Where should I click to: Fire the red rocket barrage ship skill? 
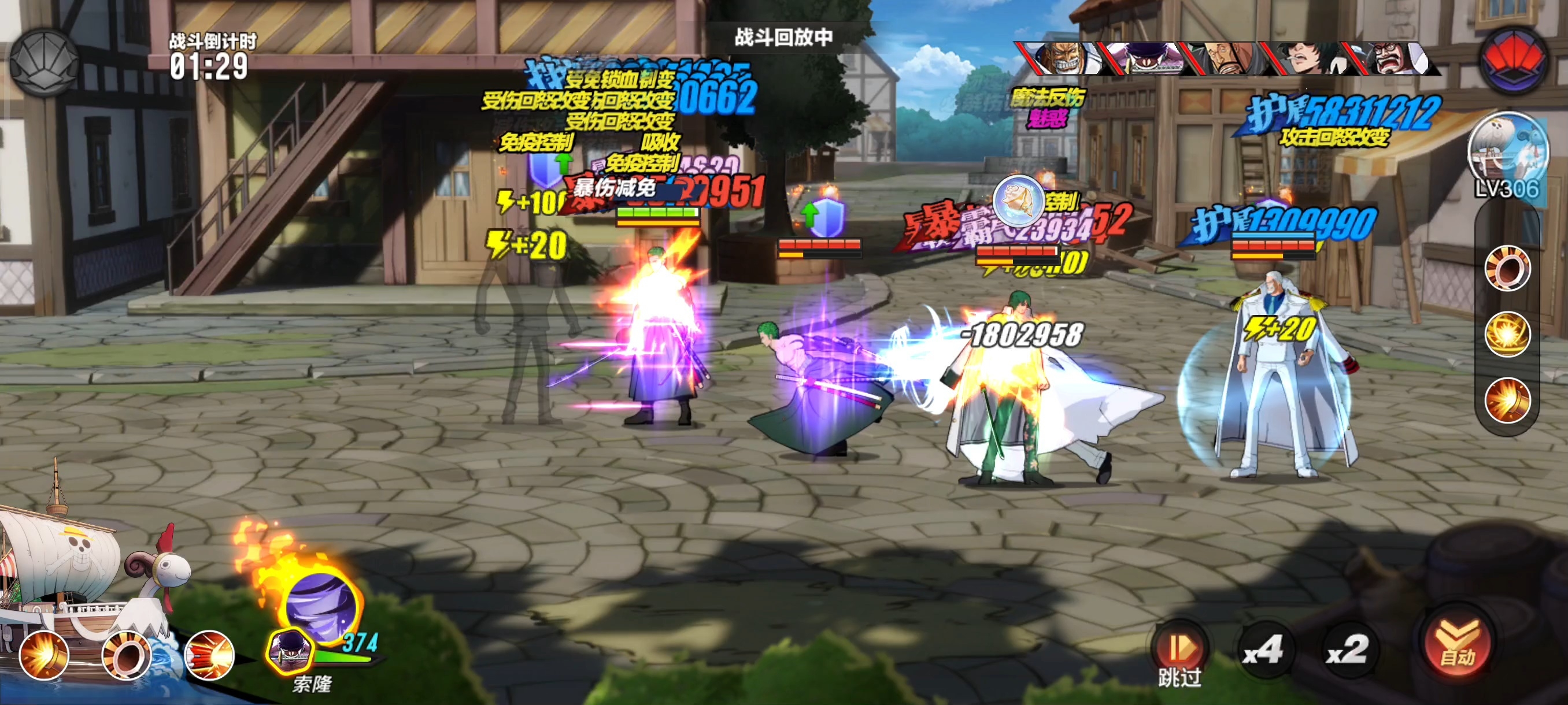tap(209, 655)
